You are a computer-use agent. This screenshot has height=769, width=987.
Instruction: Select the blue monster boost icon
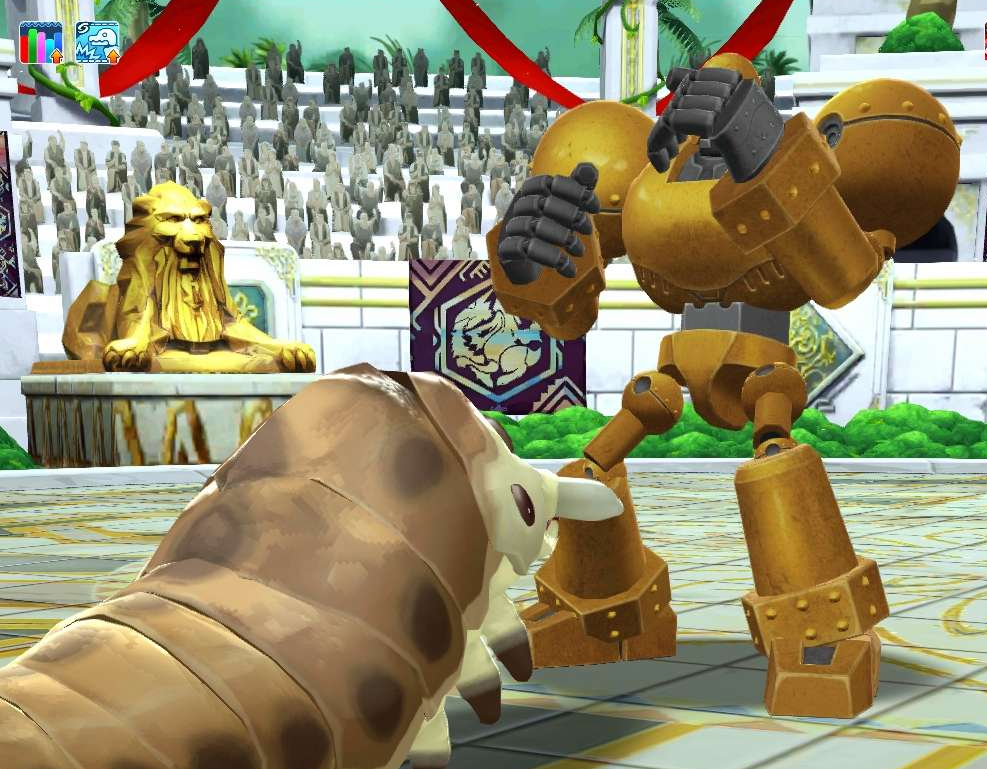tap(97, 43)
